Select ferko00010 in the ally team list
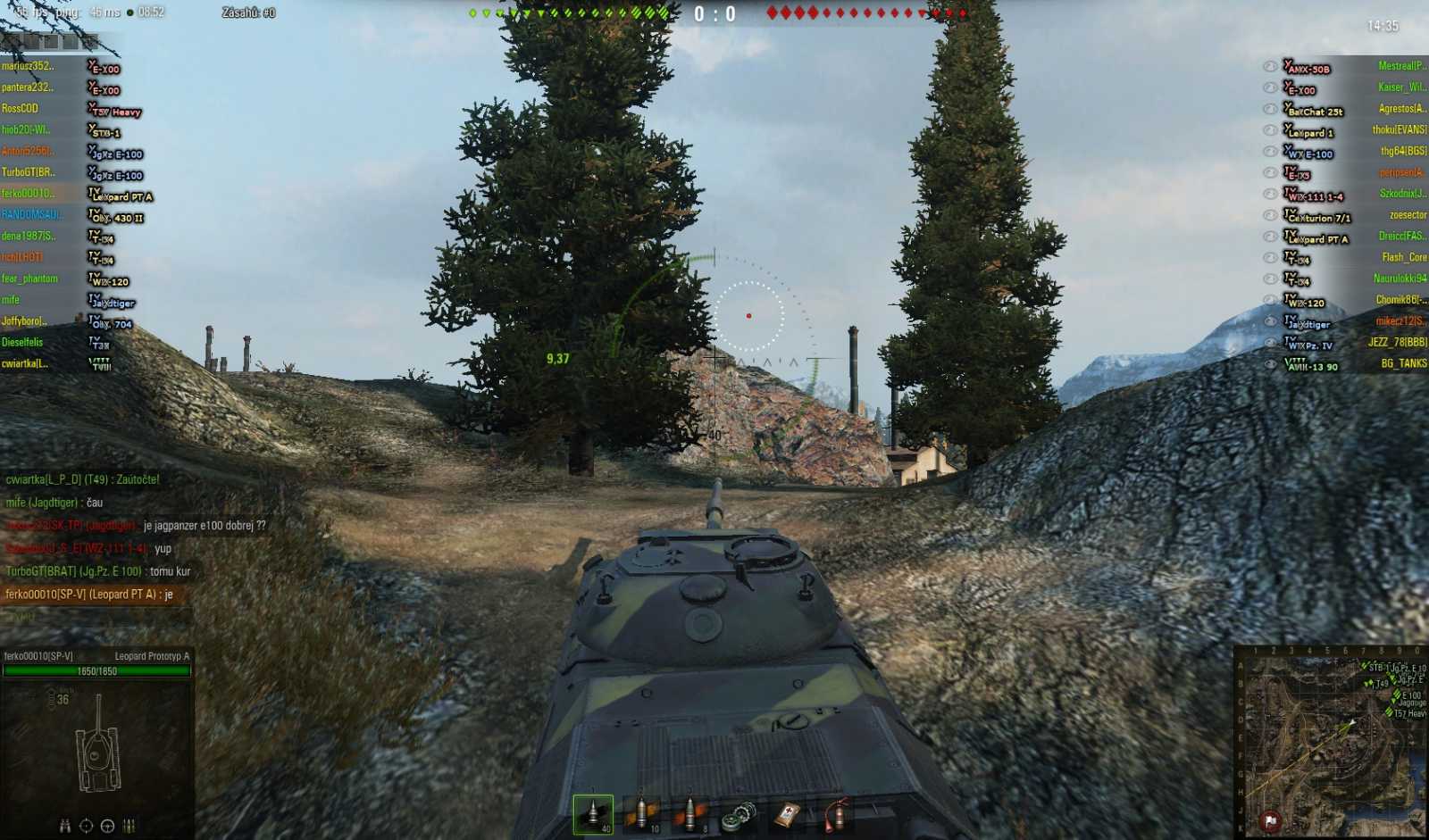Screen dimensions: 1429x840 pyautogui.click(x=31, y=194)
